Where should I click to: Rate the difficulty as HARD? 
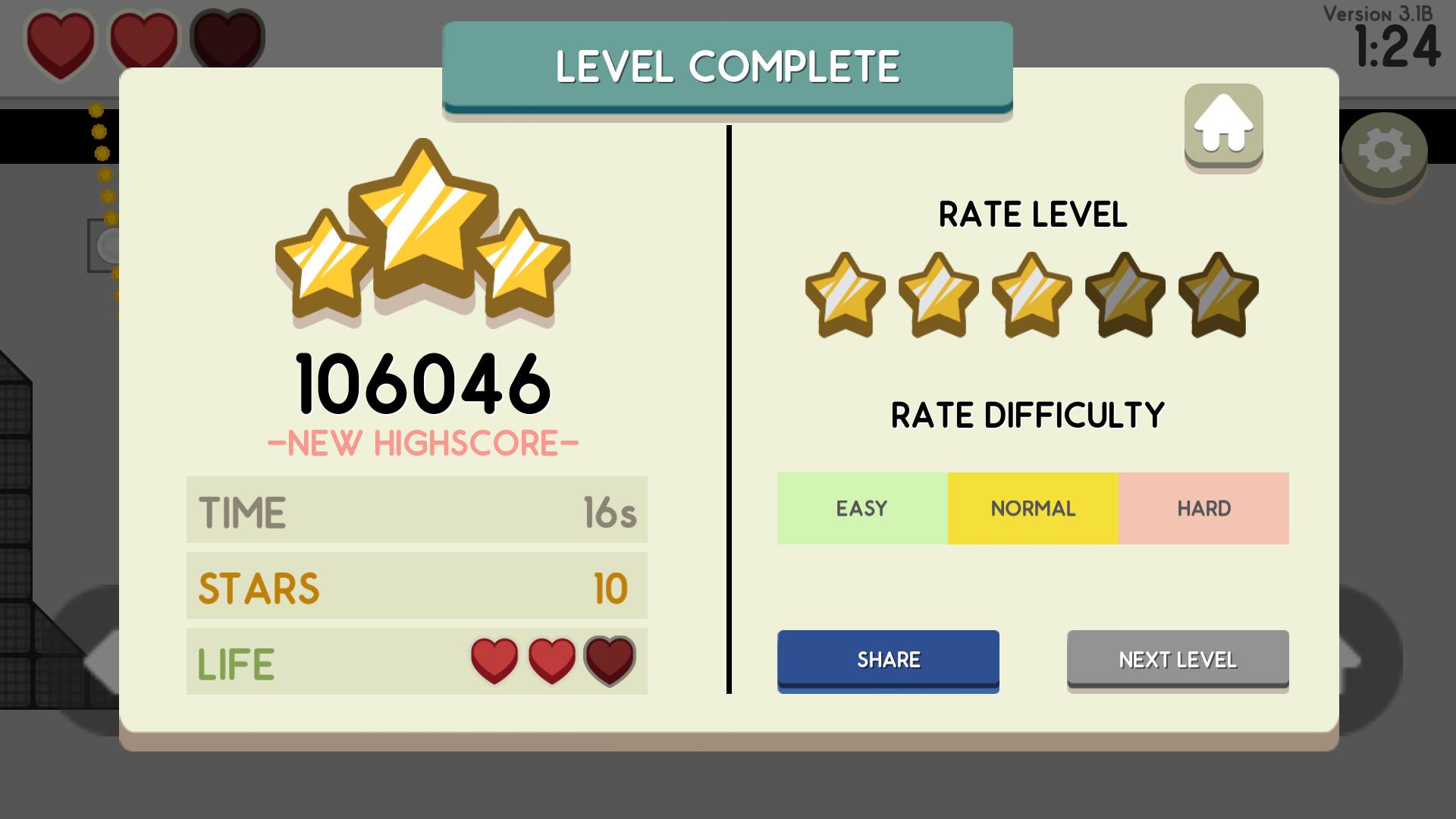coord(1204,508)
